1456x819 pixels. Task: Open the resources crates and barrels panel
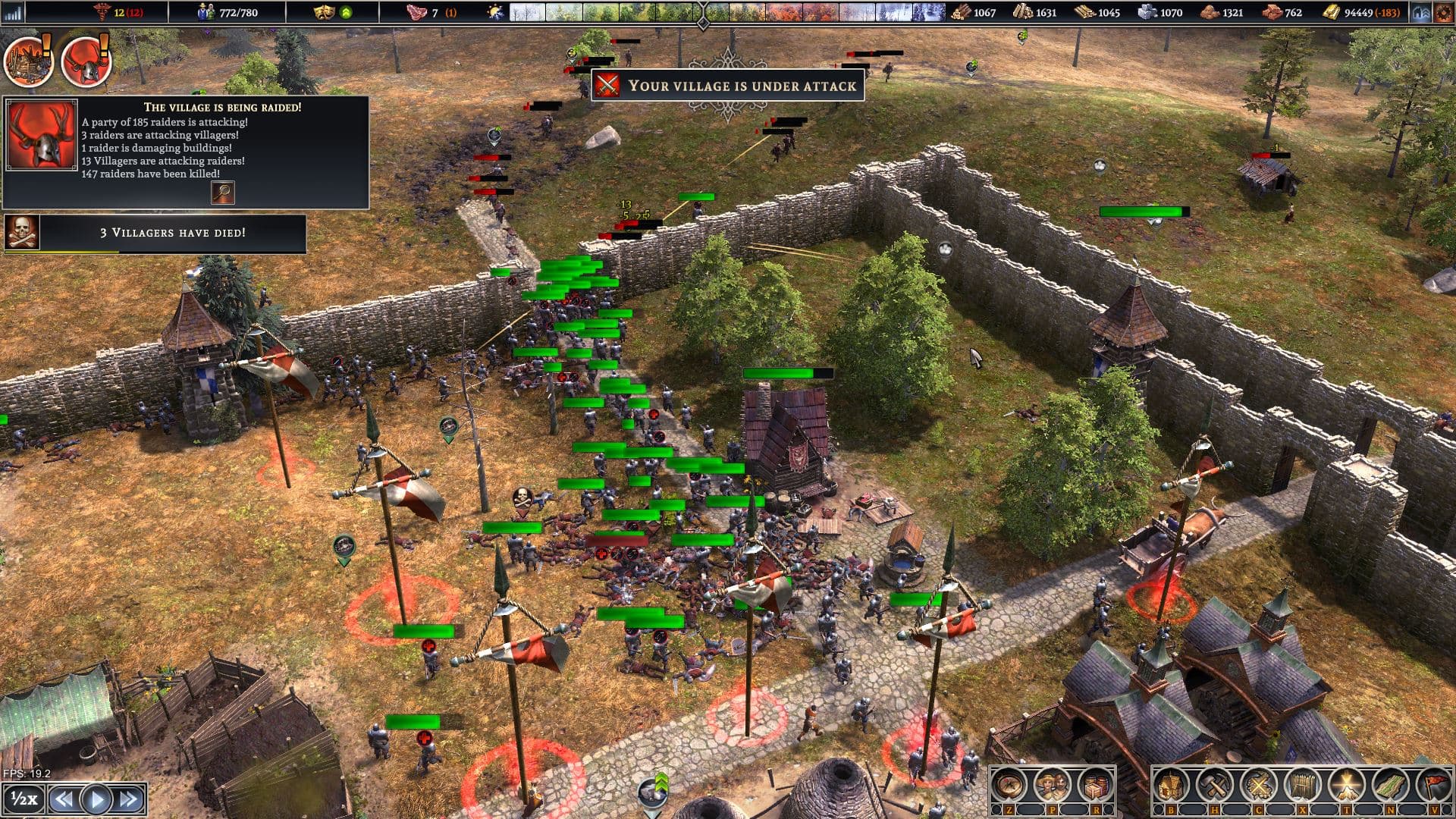pos(1094,786)
